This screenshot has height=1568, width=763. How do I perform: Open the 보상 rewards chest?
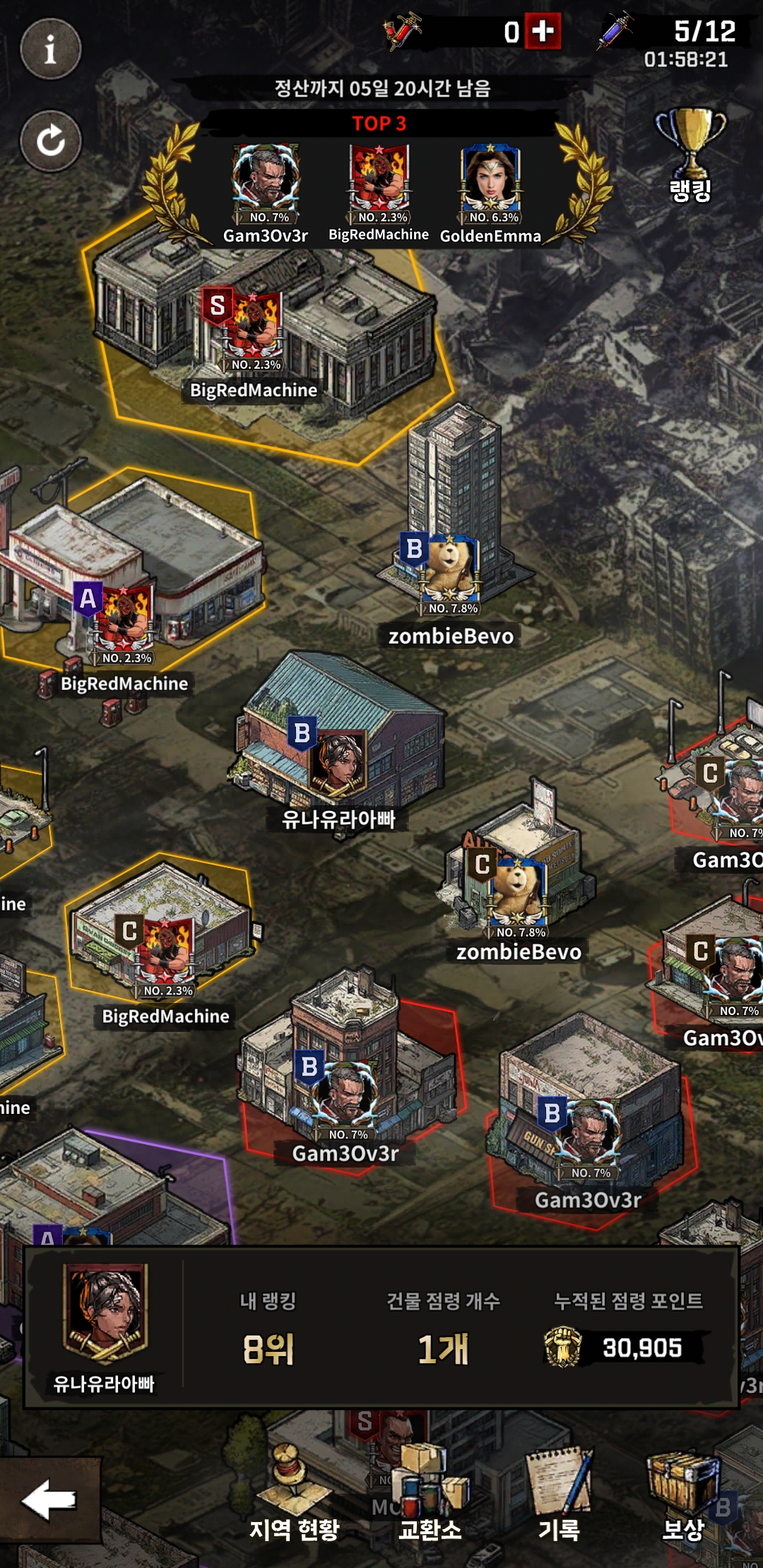click(x=683, y=1497)
